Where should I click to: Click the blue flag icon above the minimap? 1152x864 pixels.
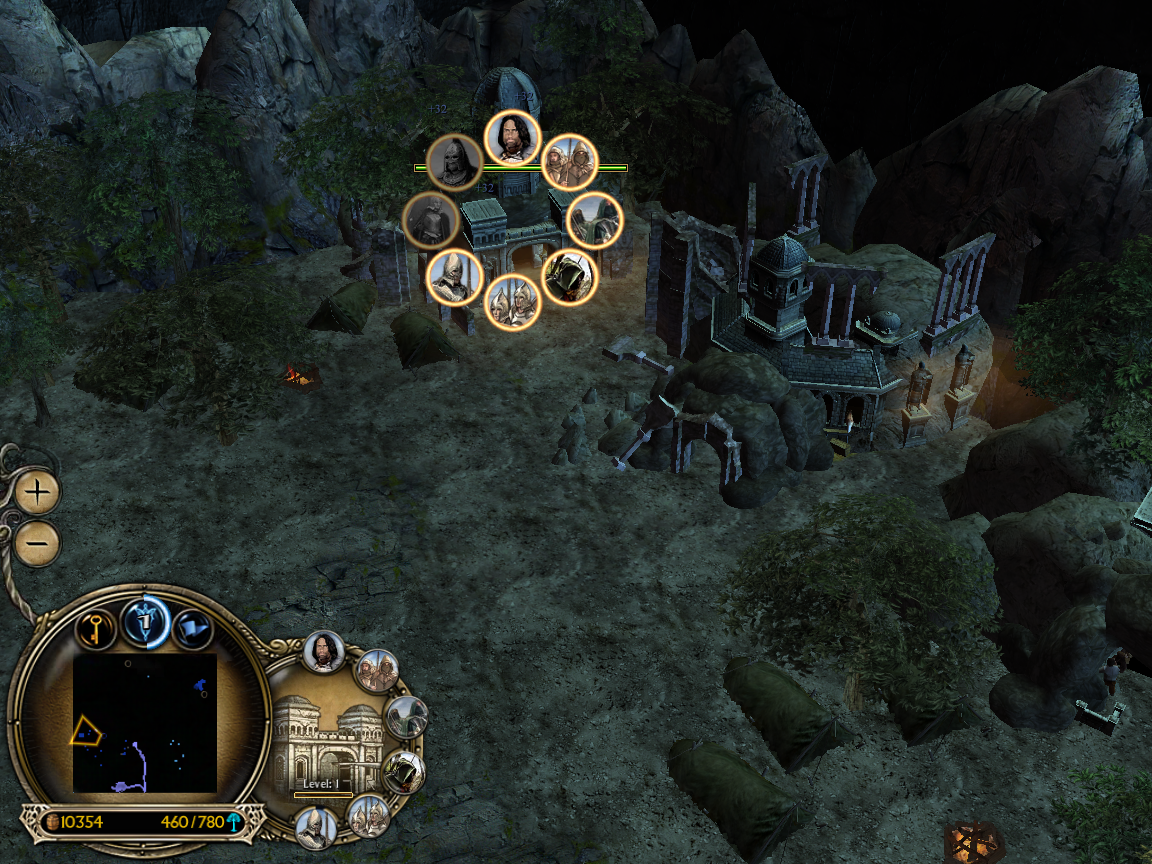(192, 628)
